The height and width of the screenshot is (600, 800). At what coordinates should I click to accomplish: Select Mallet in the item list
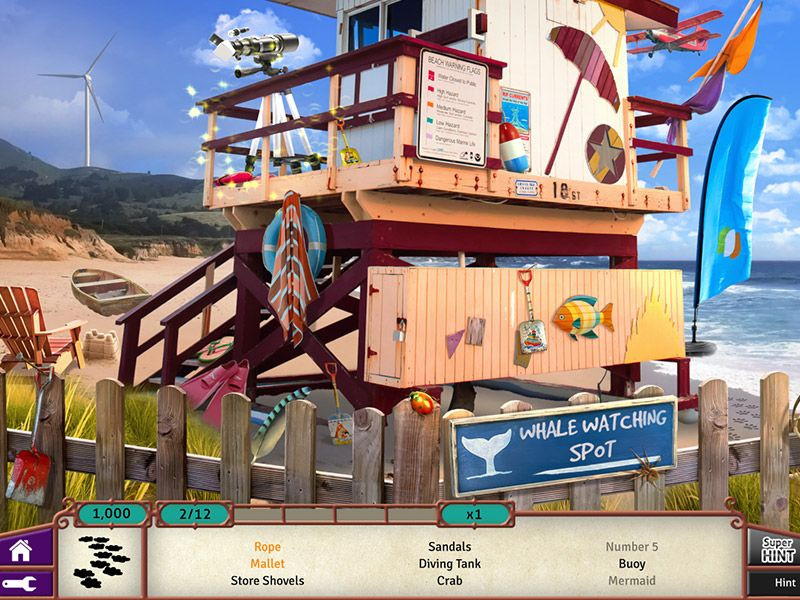click(x=267, y=564)
